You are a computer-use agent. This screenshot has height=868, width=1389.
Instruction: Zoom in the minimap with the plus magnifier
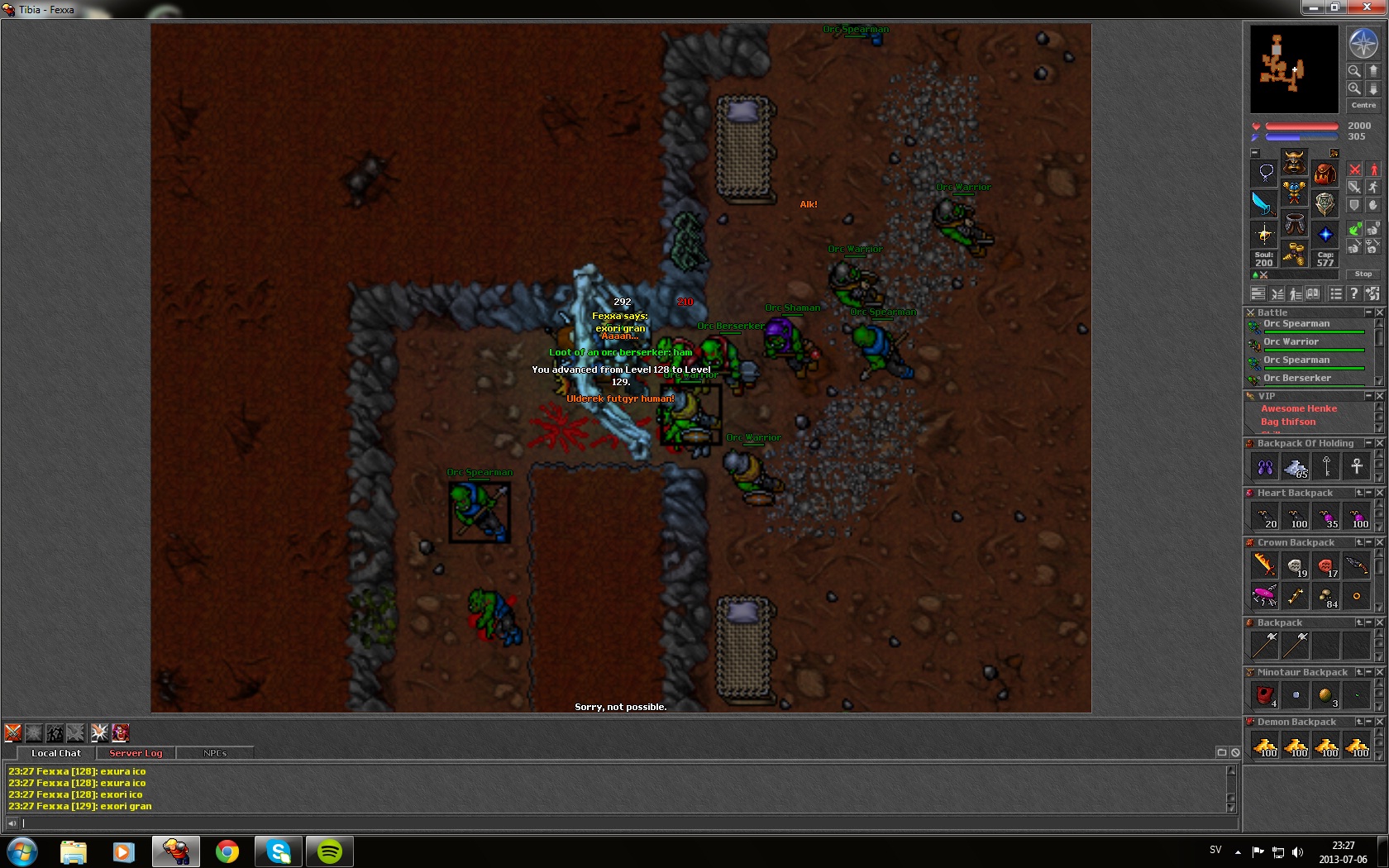click(1354, 88)
